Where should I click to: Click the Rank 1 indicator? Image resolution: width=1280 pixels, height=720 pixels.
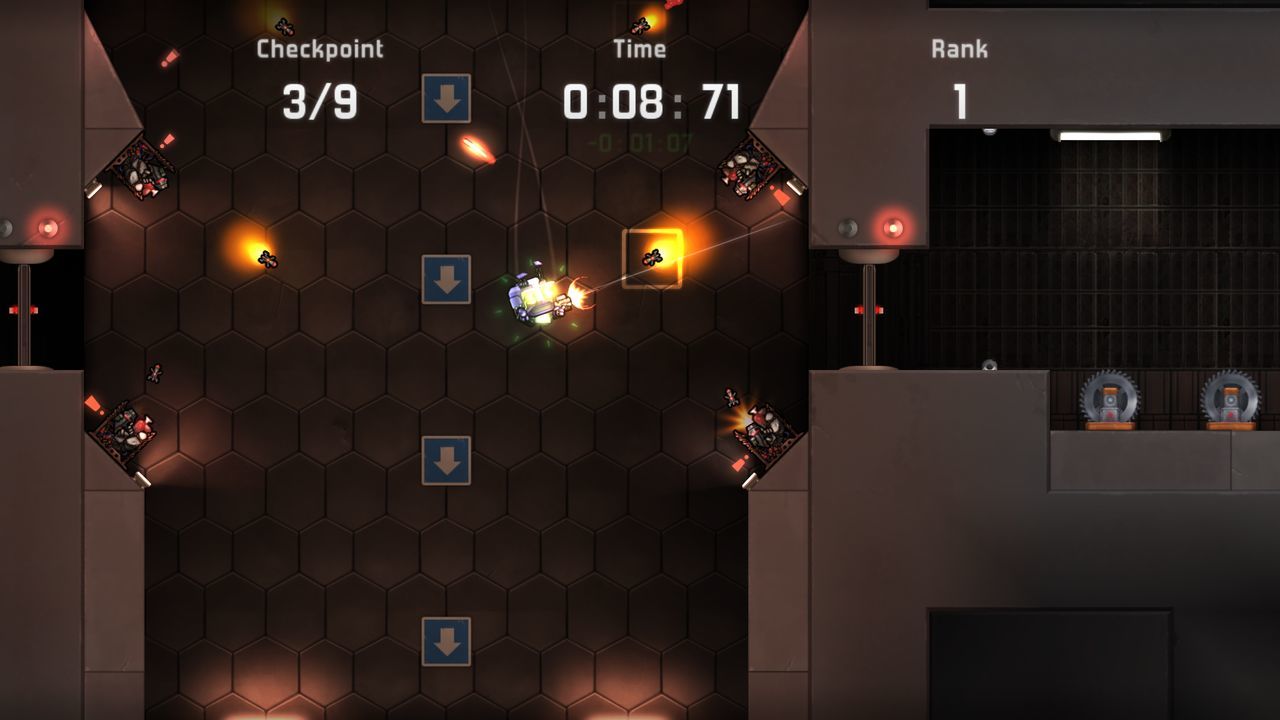pyautogui.click(x=958, y=100)
